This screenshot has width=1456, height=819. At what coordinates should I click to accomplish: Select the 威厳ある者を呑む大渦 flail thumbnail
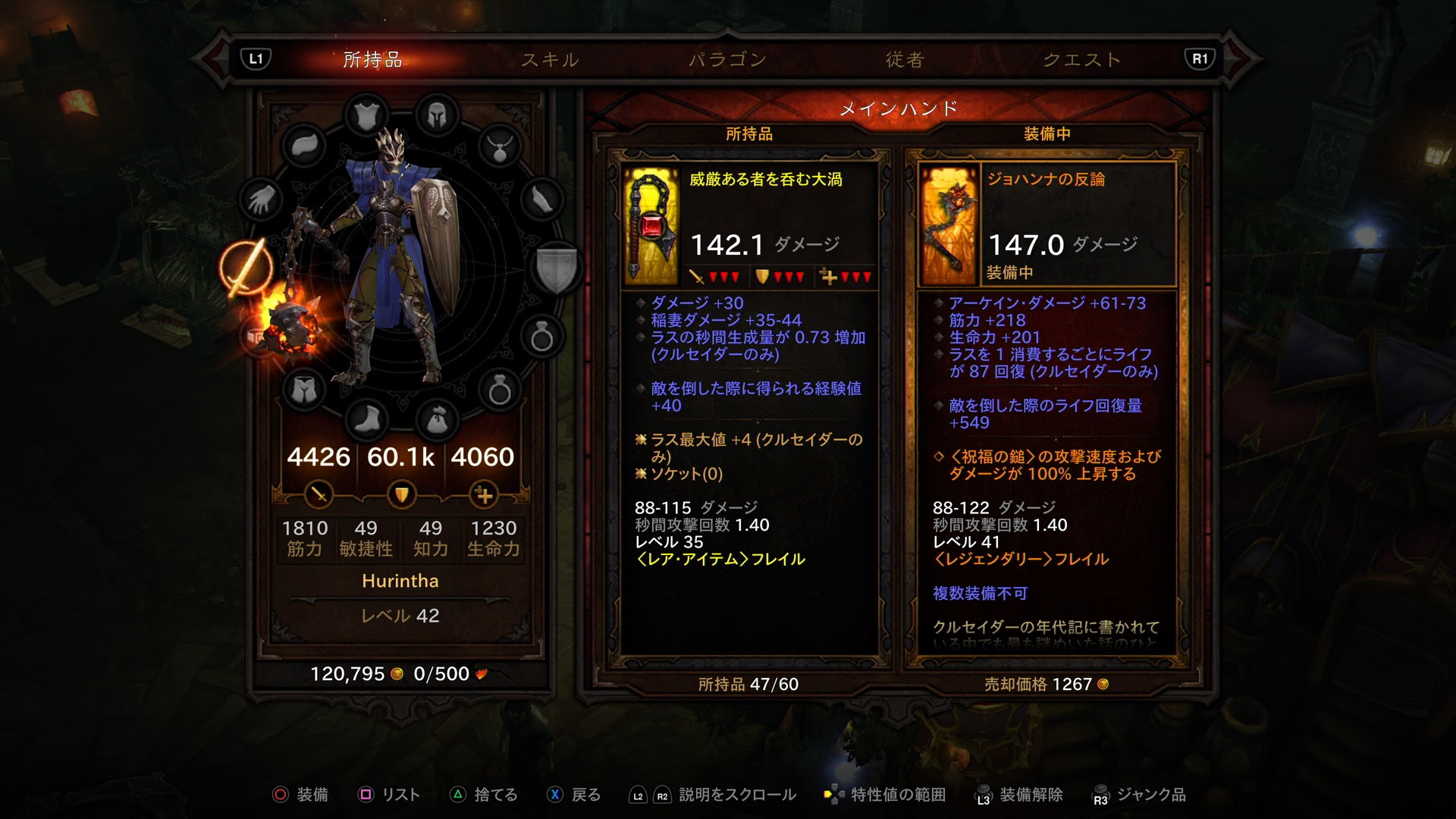pos(651,224)
